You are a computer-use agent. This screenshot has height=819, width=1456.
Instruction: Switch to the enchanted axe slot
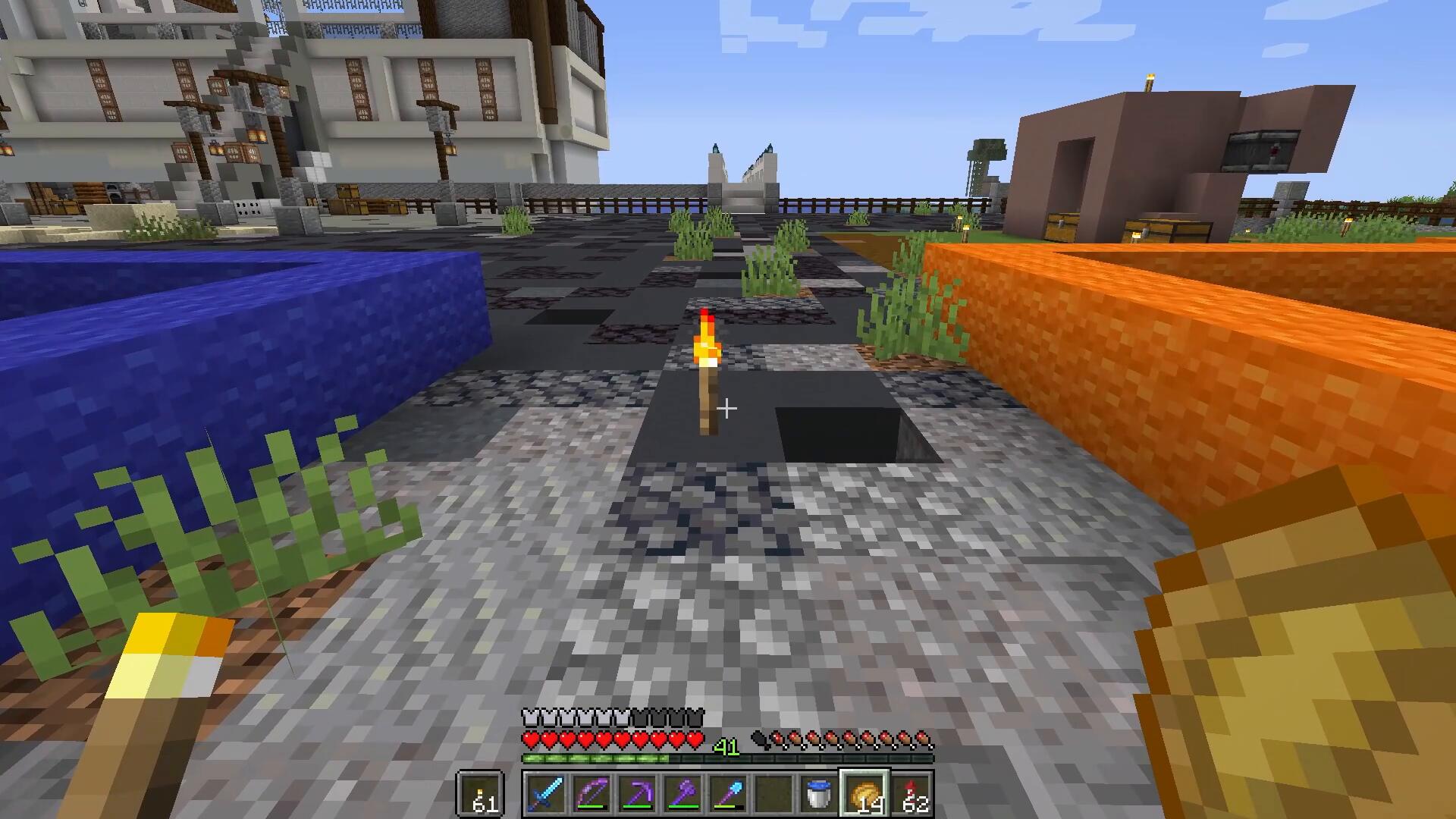[682, 794]
